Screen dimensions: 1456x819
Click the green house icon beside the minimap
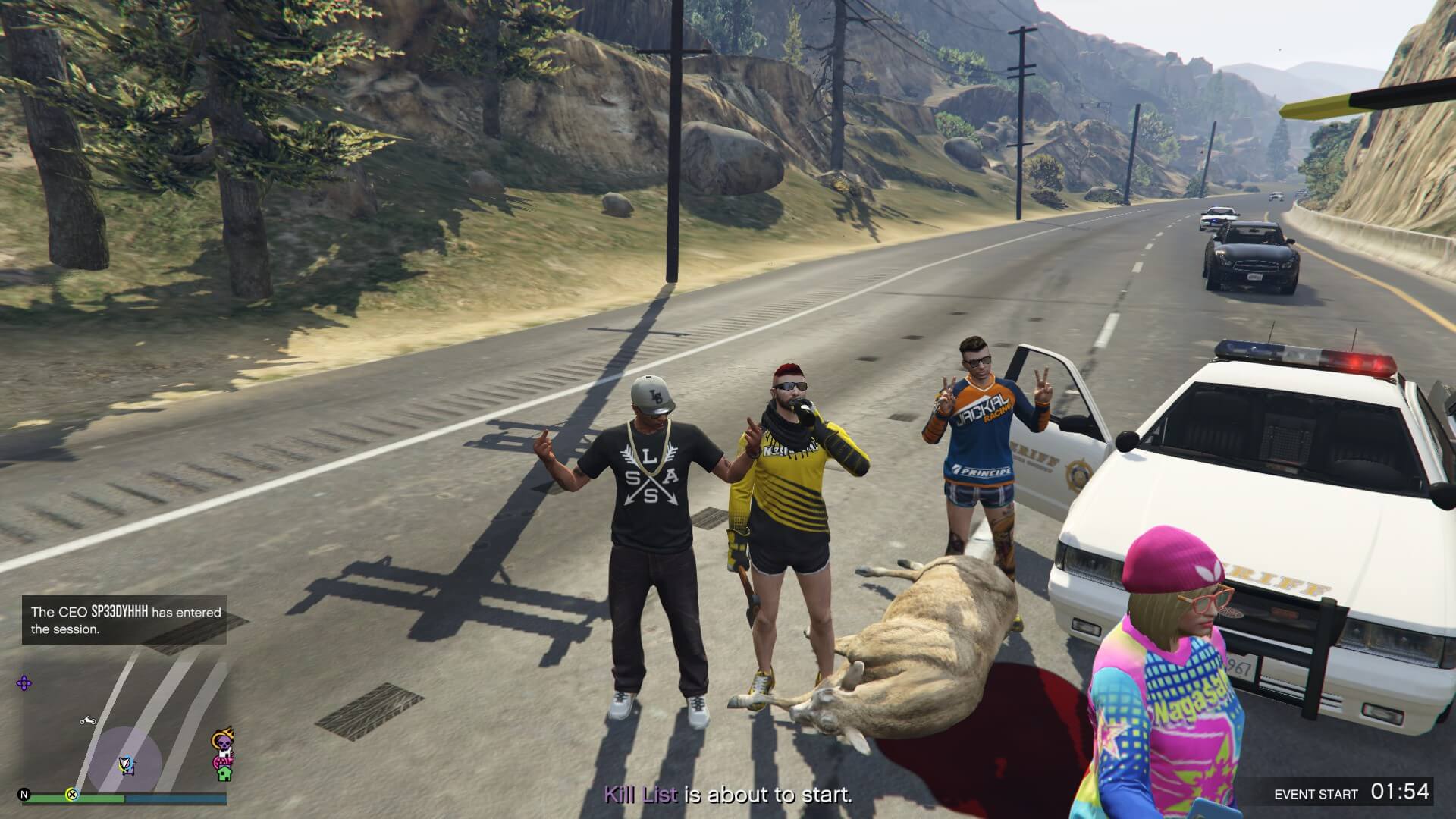pos(224,775)
